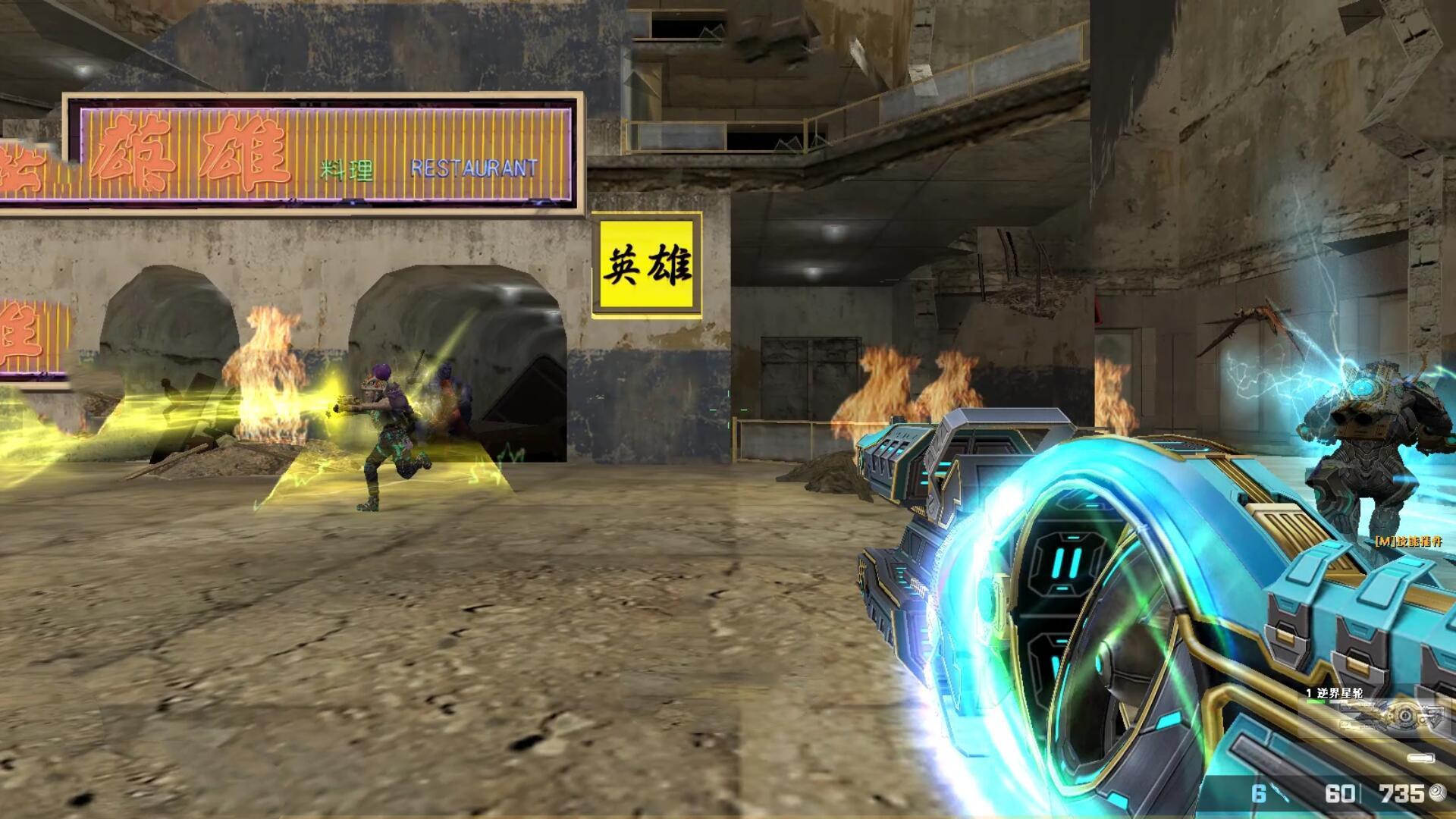
Task: Open the 技能插件 skill plugin label
Action: (x=1408, y=541)
